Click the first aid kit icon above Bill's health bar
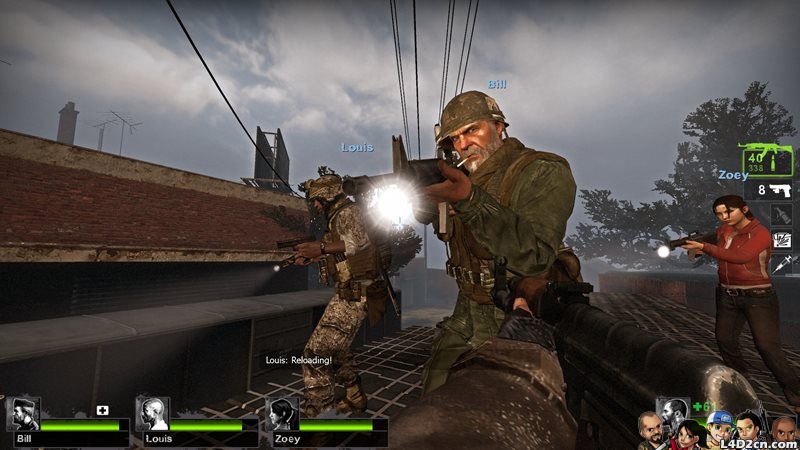Screen dimensions: 800x450 [102, 410]
